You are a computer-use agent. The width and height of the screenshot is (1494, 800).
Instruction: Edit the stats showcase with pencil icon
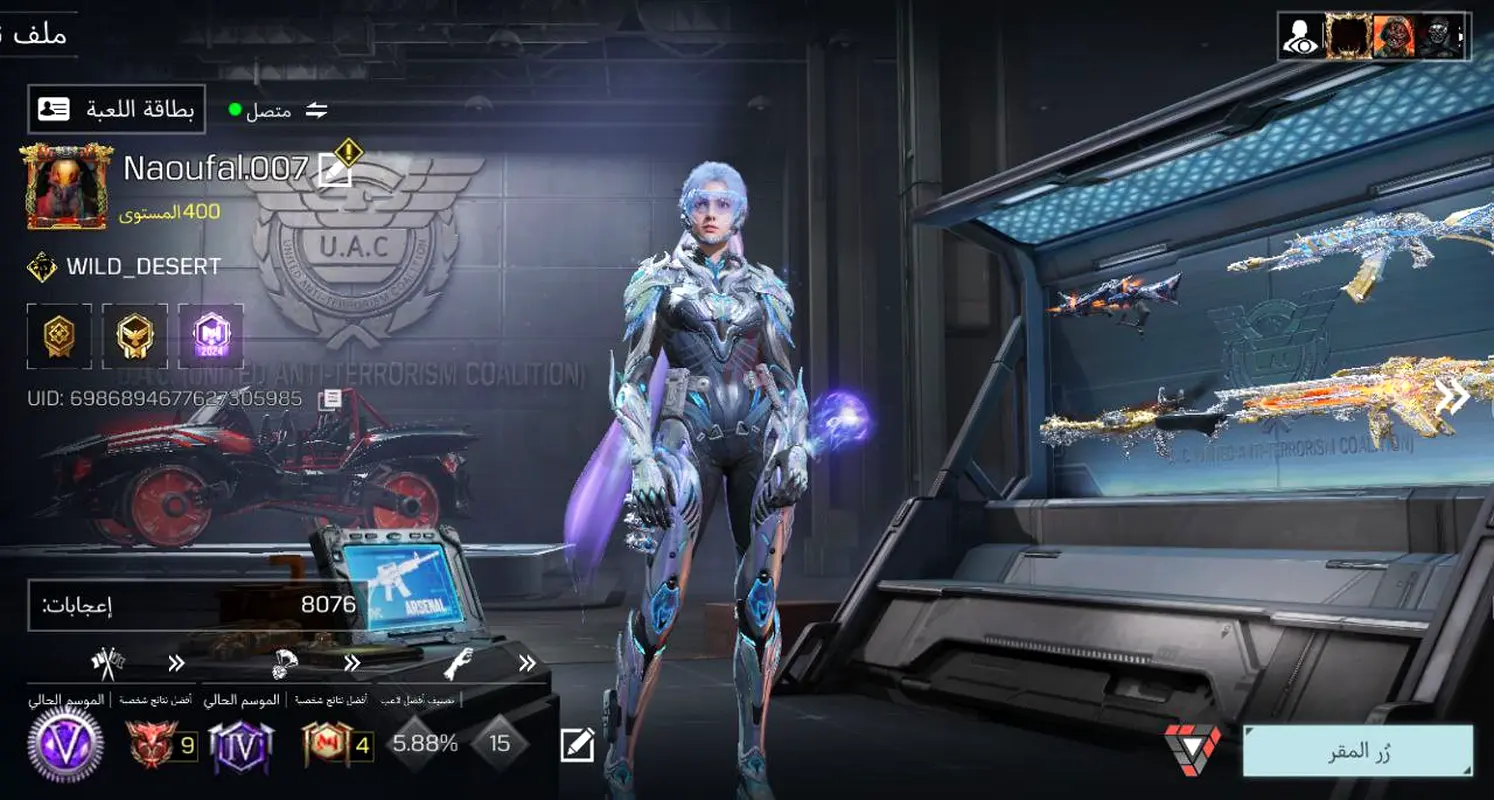[577, 744]
